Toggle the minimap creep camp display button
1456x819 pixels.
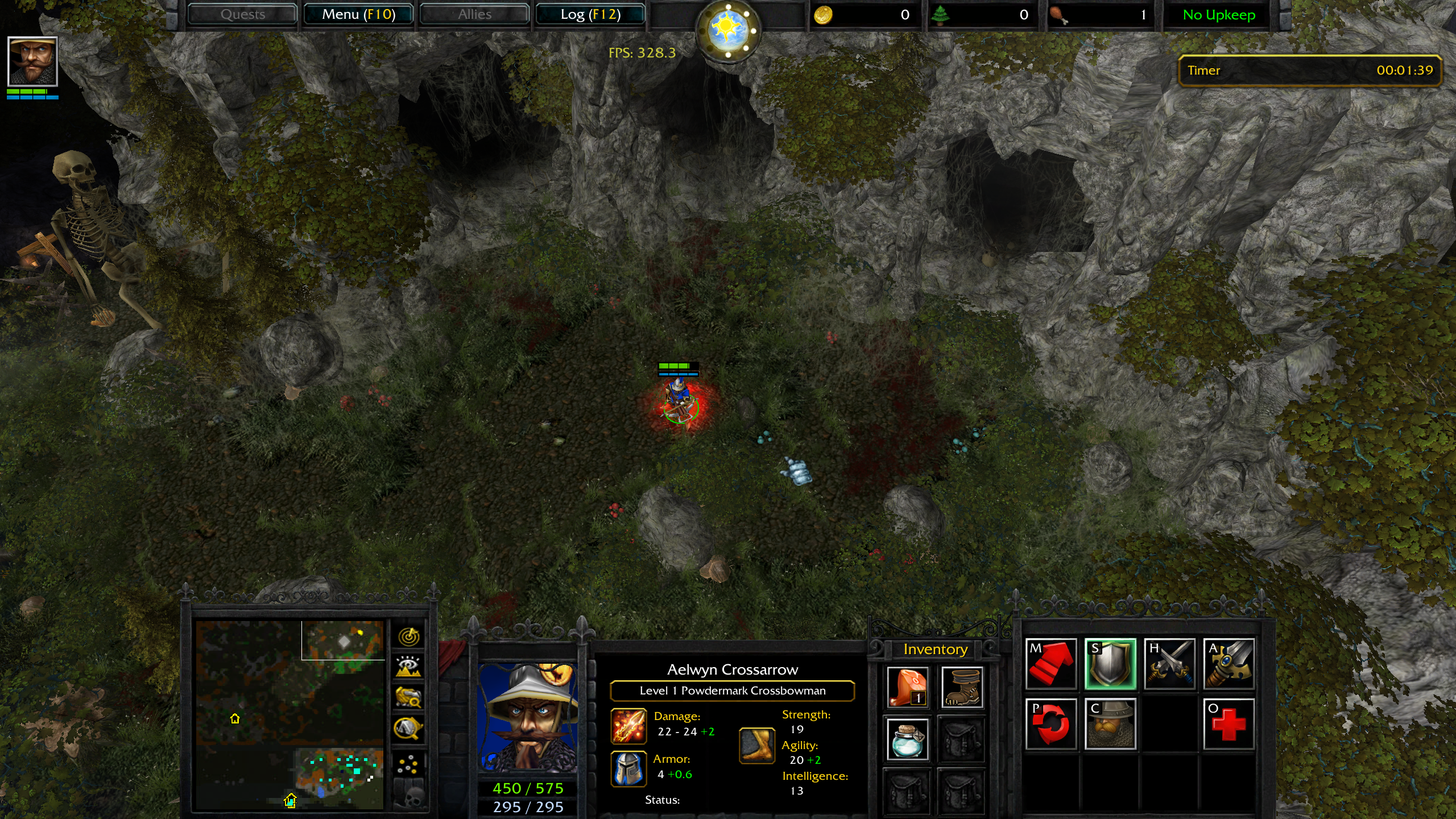[x=408, y=728]
